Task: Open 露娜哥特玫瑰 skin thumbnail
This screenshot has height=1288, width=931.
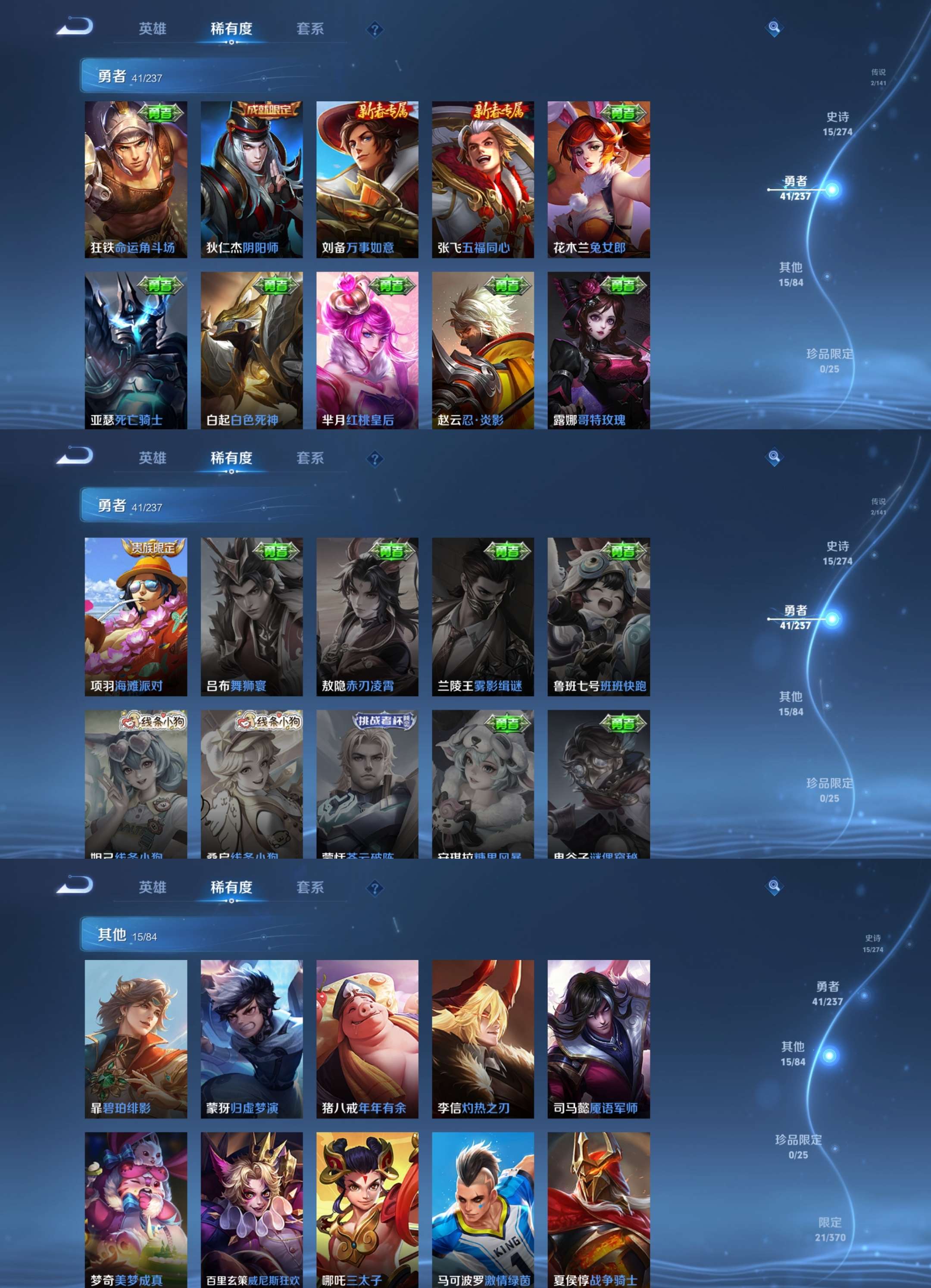Action: pyautogui.click(x=598, y=350)
